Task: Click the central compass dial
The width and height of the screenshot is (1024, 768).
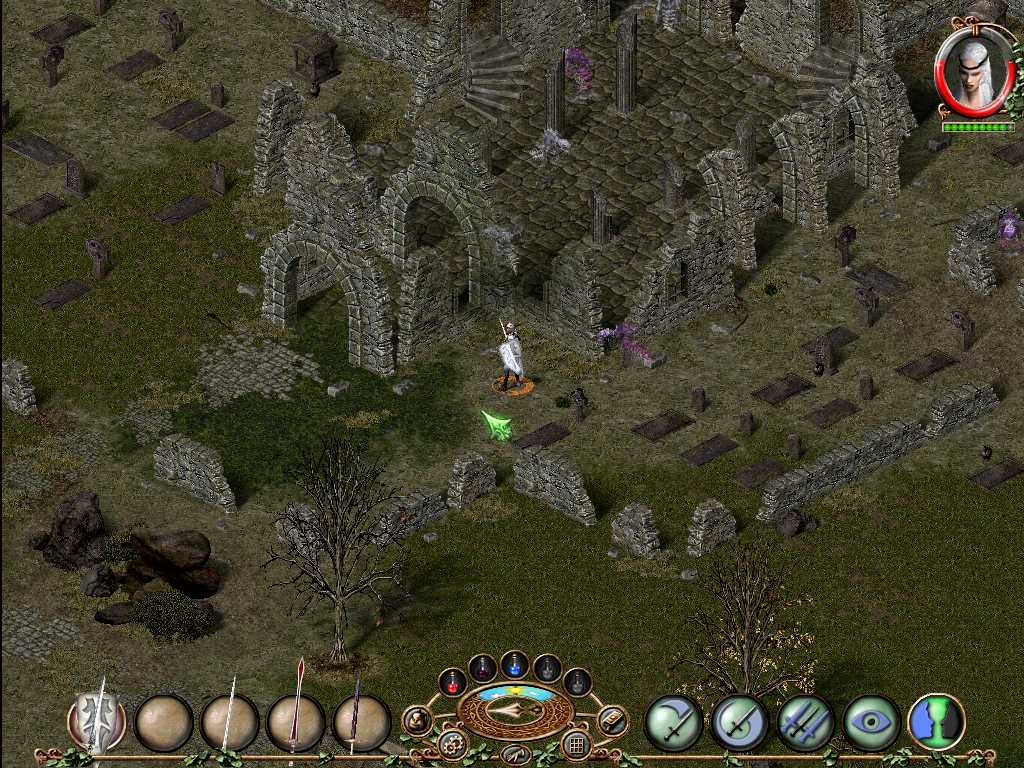Action: (515, 710)
